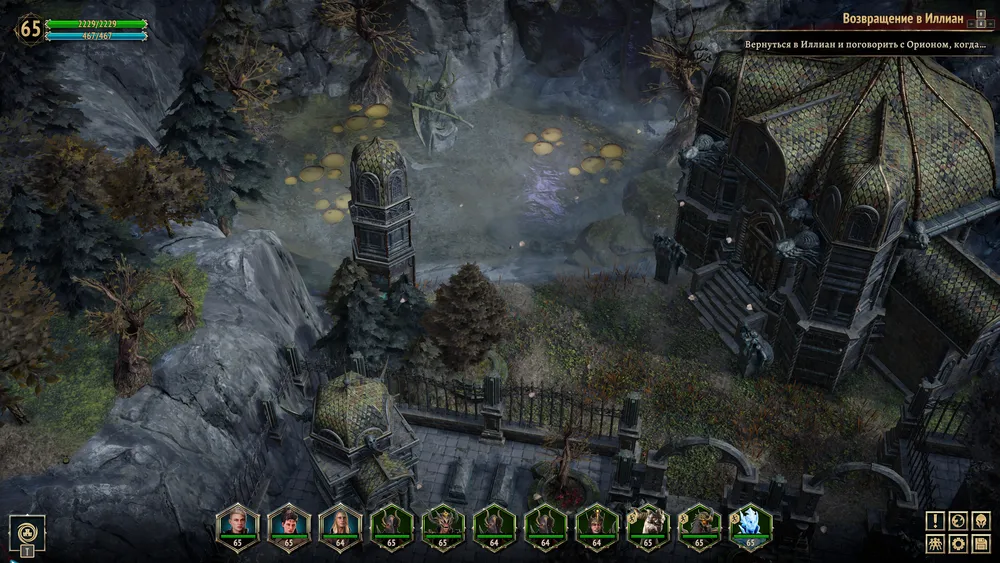Select the dark-haired hero portrait
Image resolution: width=1000 pixels, height=563 pixels.
point(288,524)
